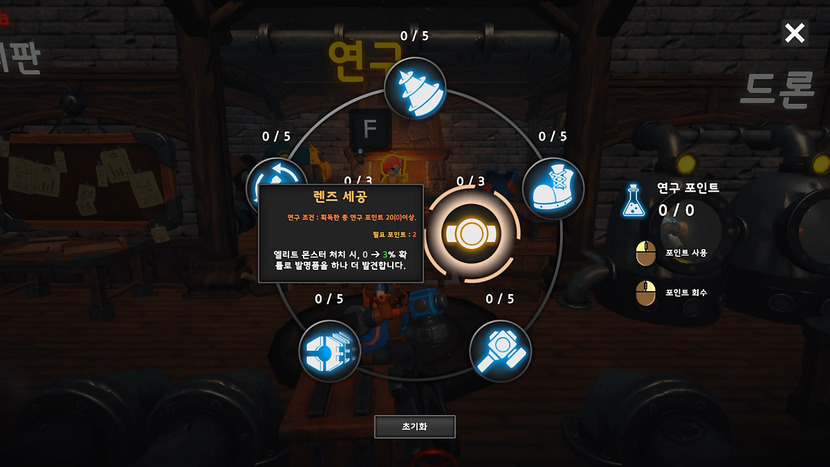830x467 pixels.
Task: Choose the boot research node
Action: (x=552, y=187)
